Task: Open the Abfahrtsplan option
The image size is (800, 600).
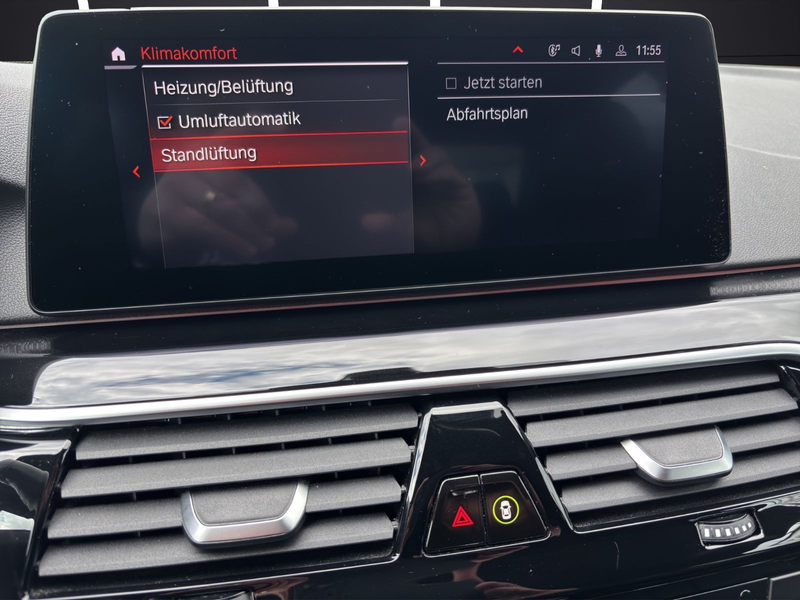Action: pyautogui.click(x=487, y=114)
